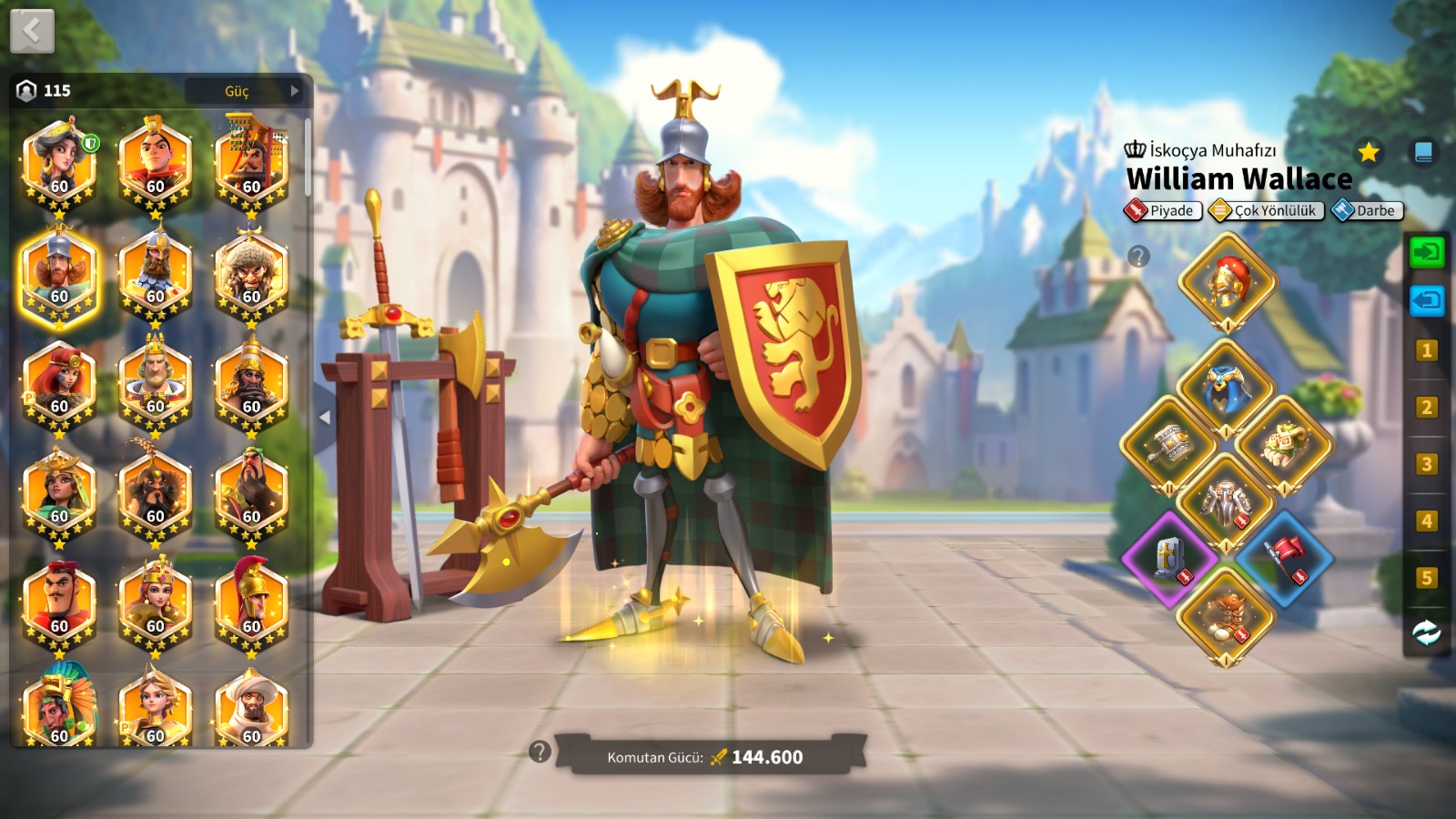Open the Komutan Gücü help question mark
The height and width of the screenshot is (819, 1456).
tap(540, 752)
